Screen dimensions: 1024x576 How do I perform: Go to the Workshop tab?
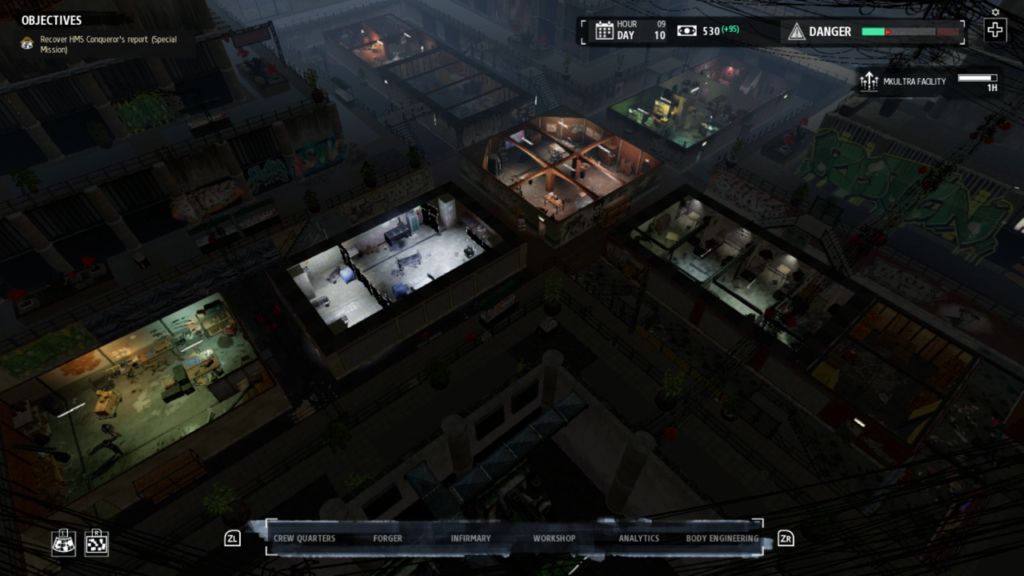(x=554, y=538)
